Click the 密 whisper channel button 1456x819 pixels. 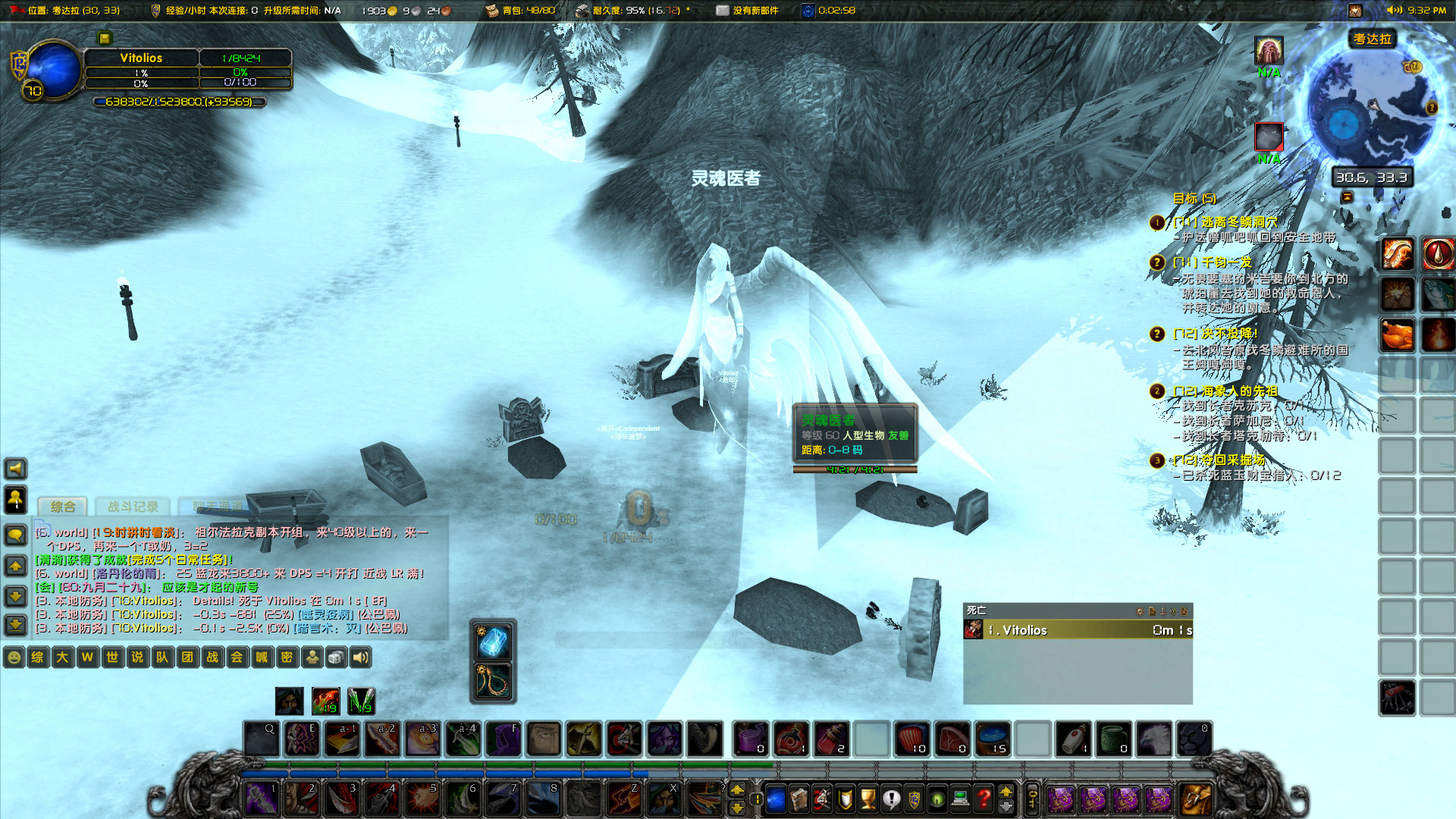[x=286, y=657]
